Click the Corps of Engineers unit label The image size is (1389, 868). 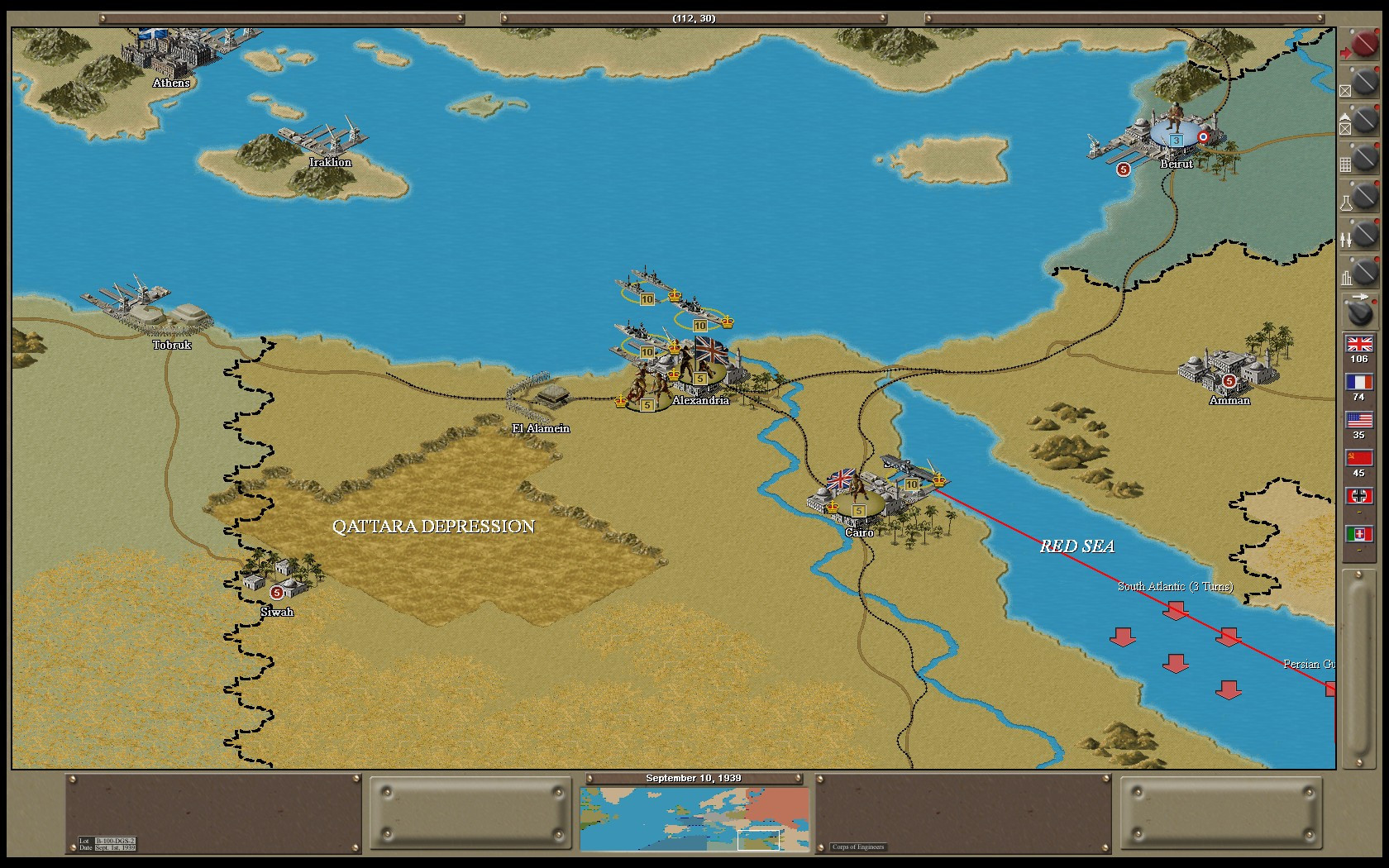tap(857, 847)
